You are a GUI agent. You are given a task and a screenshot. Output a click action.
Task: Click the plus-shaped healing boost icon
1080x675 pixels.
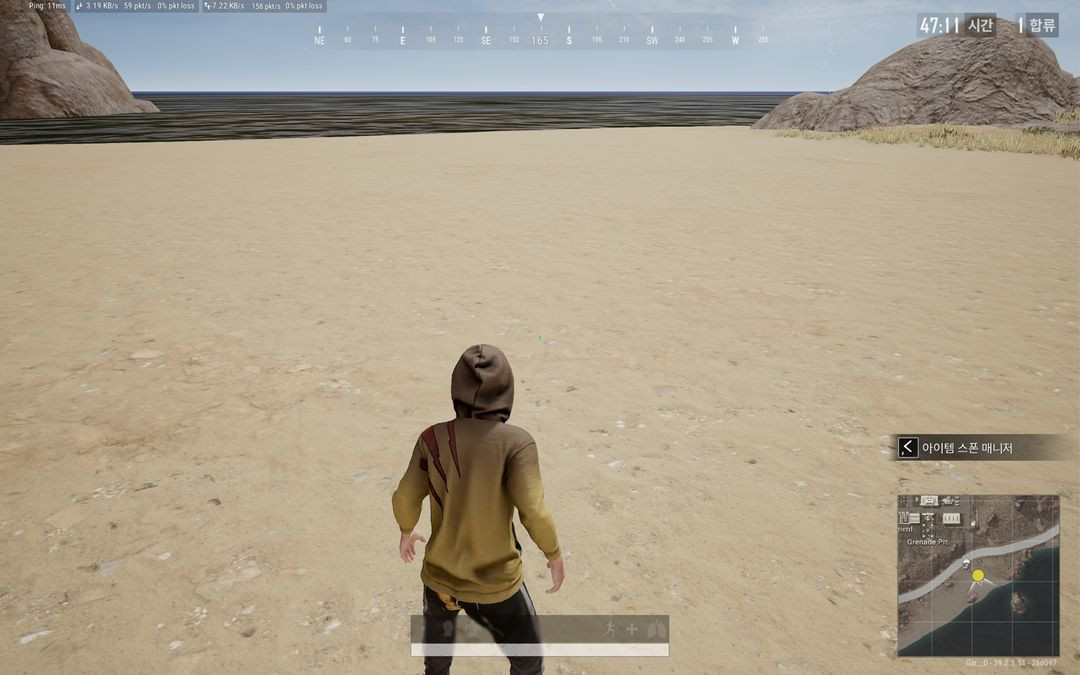coord(632,629)
